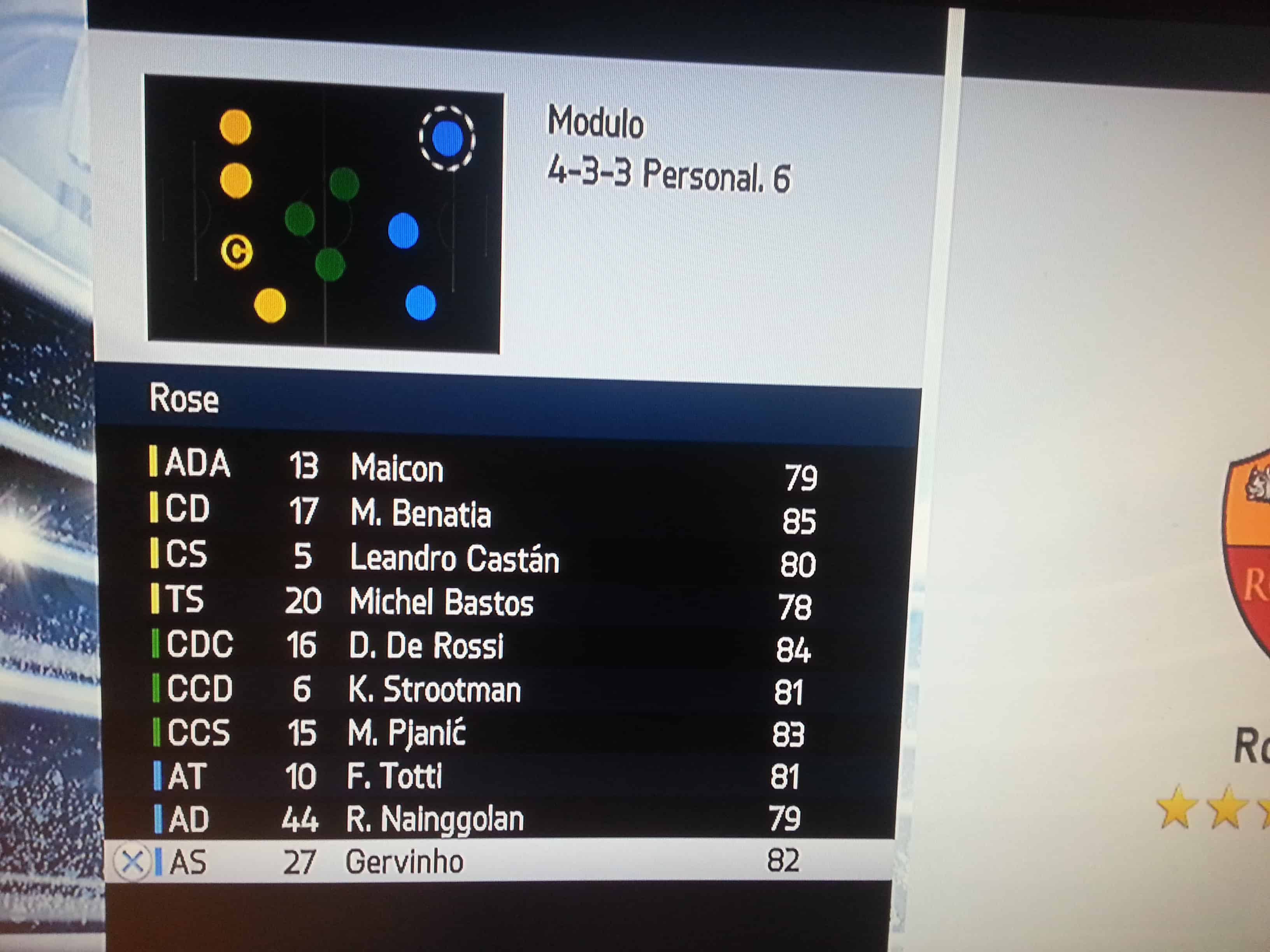1270x952 pixels.
Task: Select Michel Bastos at TS
Action: (x=441, y=602)
